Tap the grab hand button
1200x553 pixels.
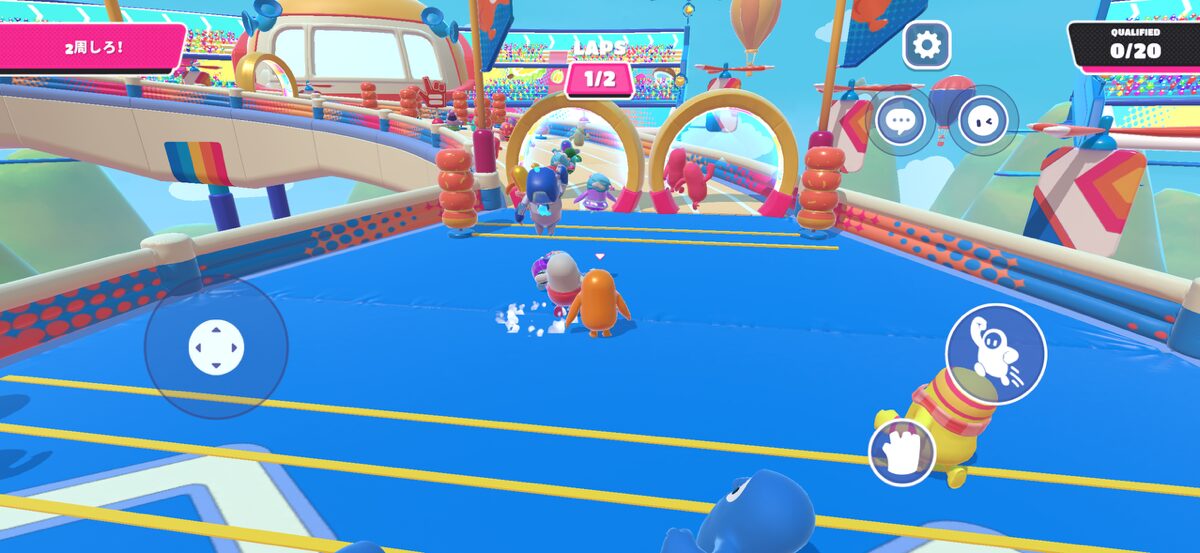click(x=902, y=452)
